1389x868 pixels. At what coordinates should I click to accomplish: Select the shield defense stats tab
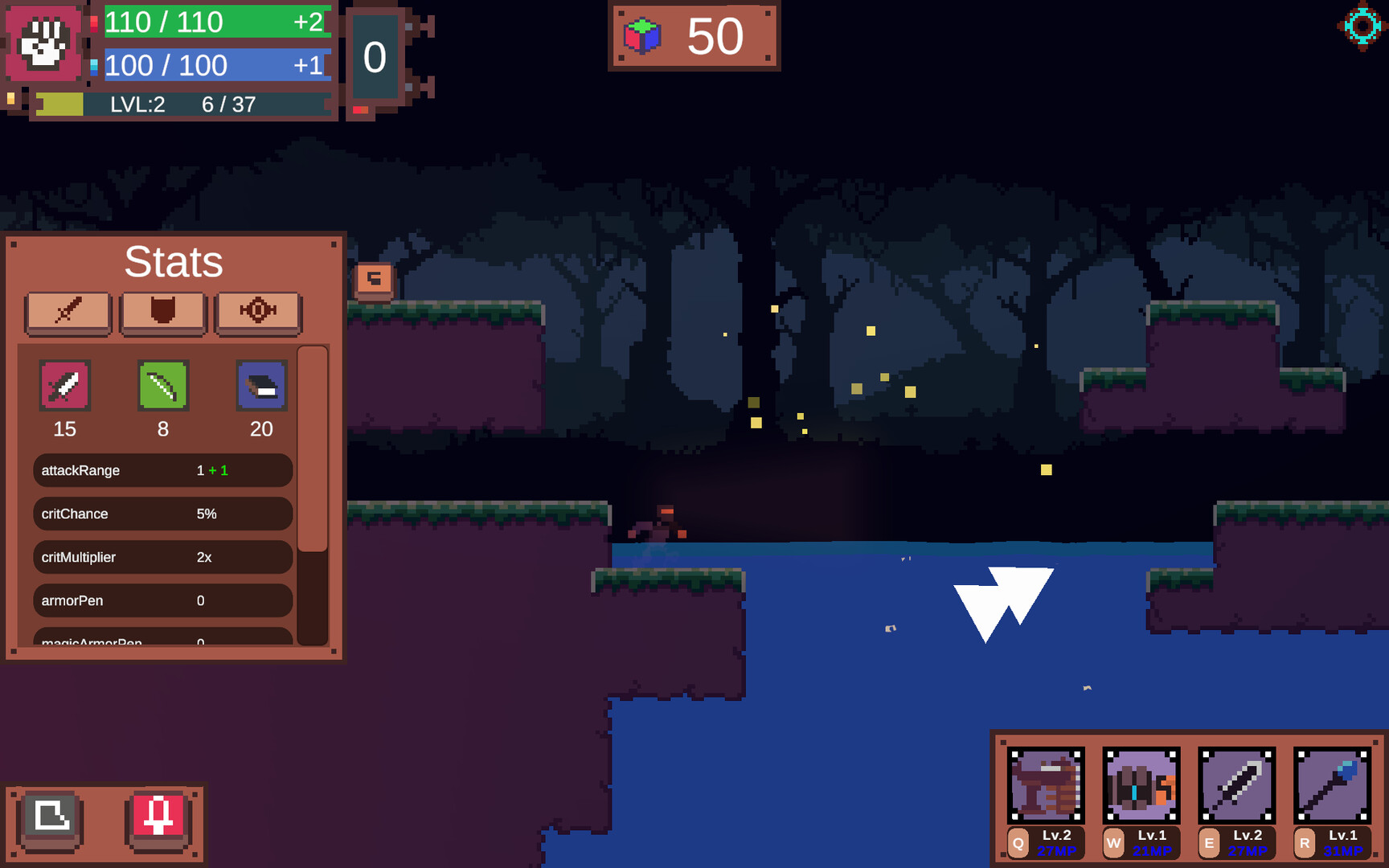pos(163,313)
